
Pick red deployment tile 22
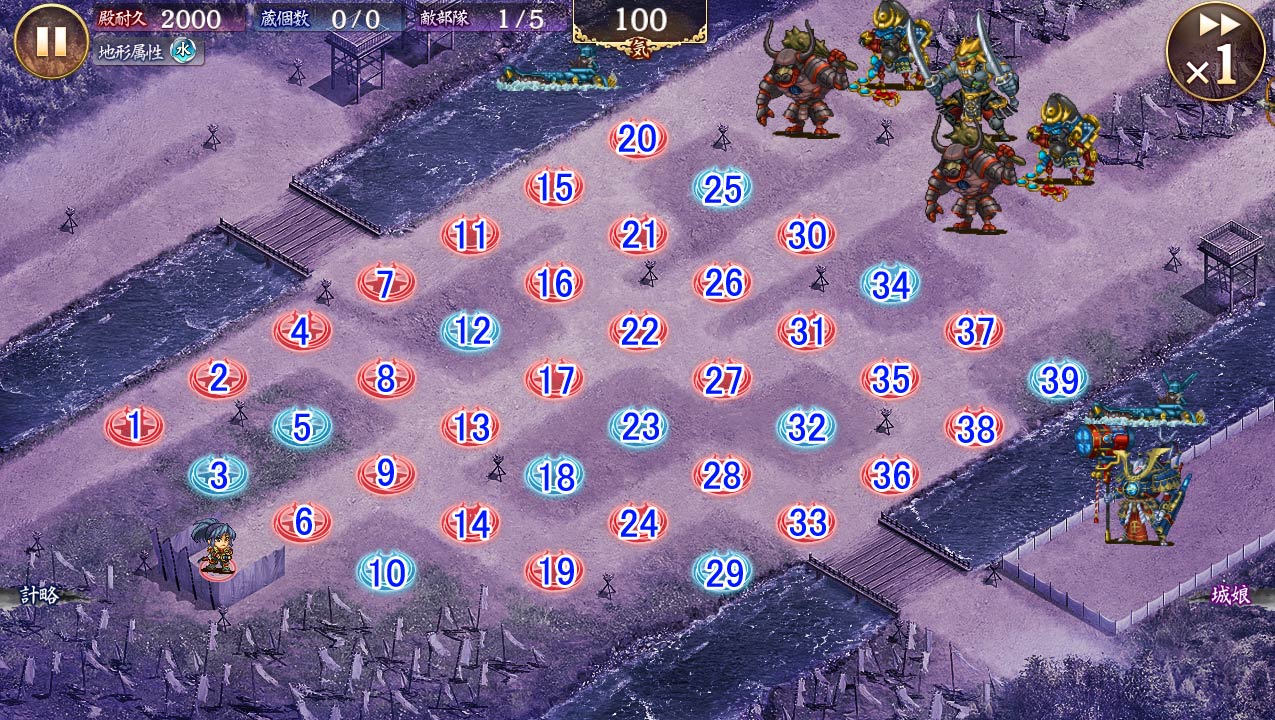tap(639, 332)
